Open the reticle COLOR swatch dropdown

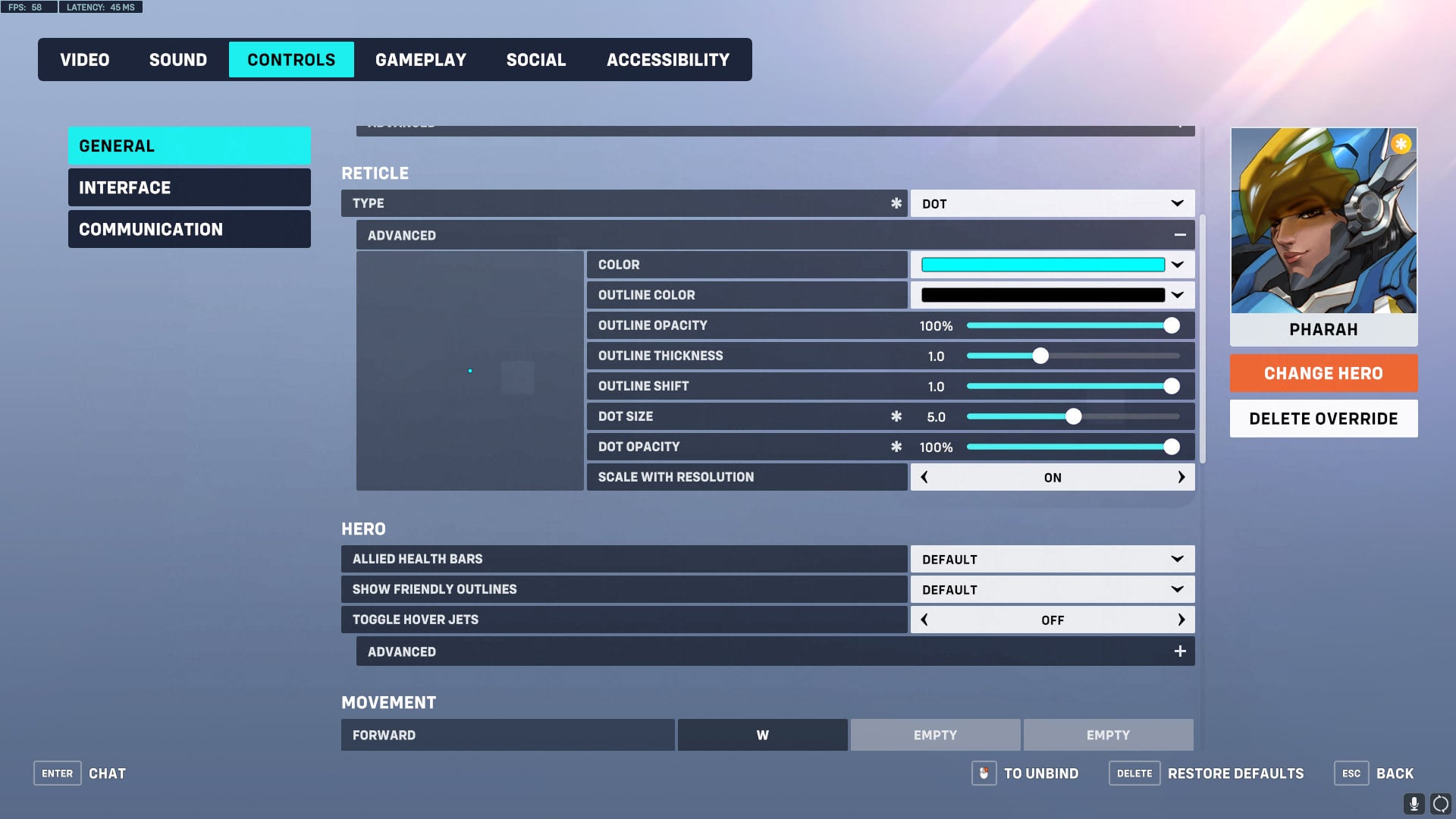(x=1051, y=264)
